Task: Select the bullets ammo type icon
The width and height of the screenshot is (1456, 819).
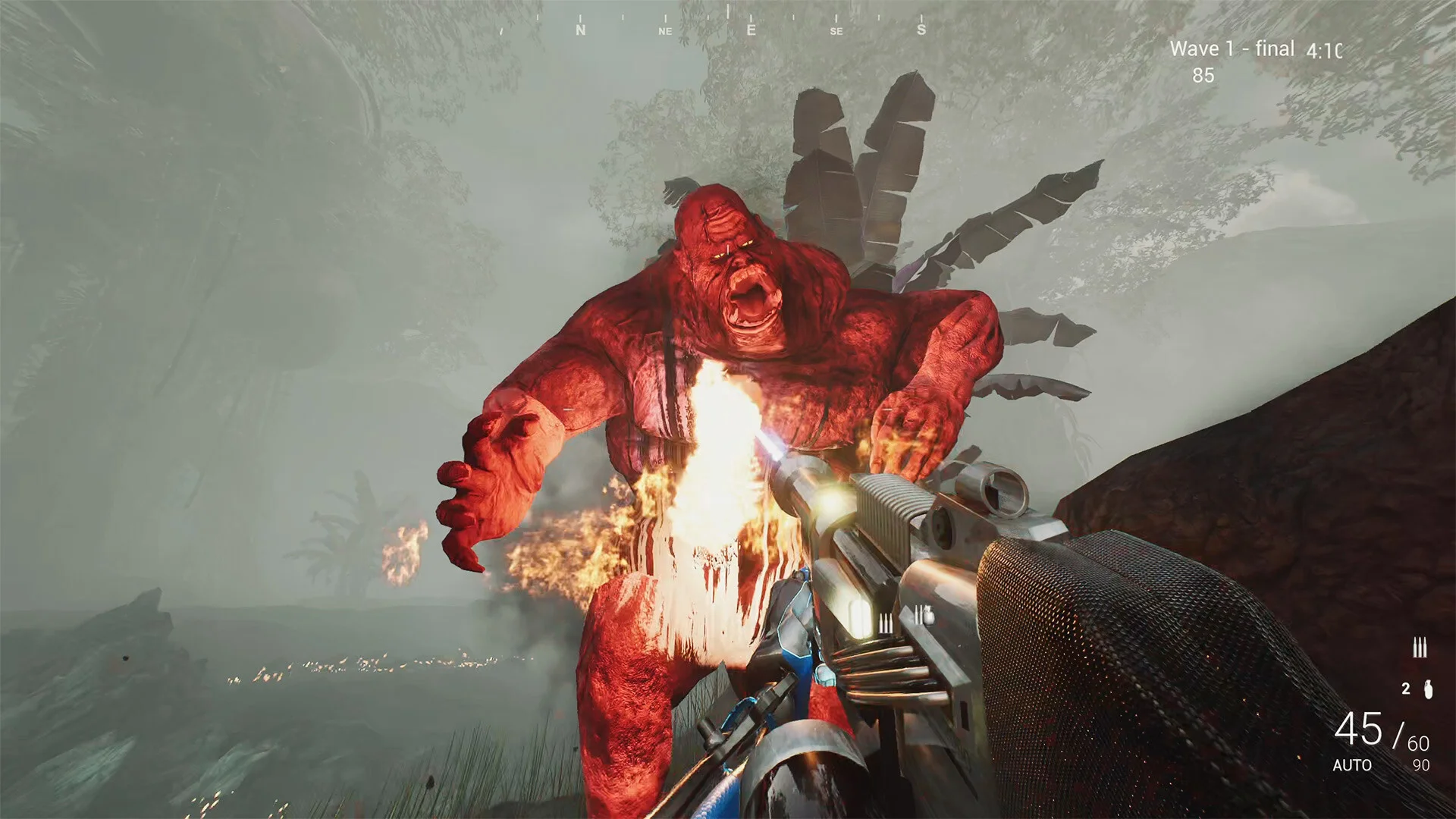Action: point(1420,648)
